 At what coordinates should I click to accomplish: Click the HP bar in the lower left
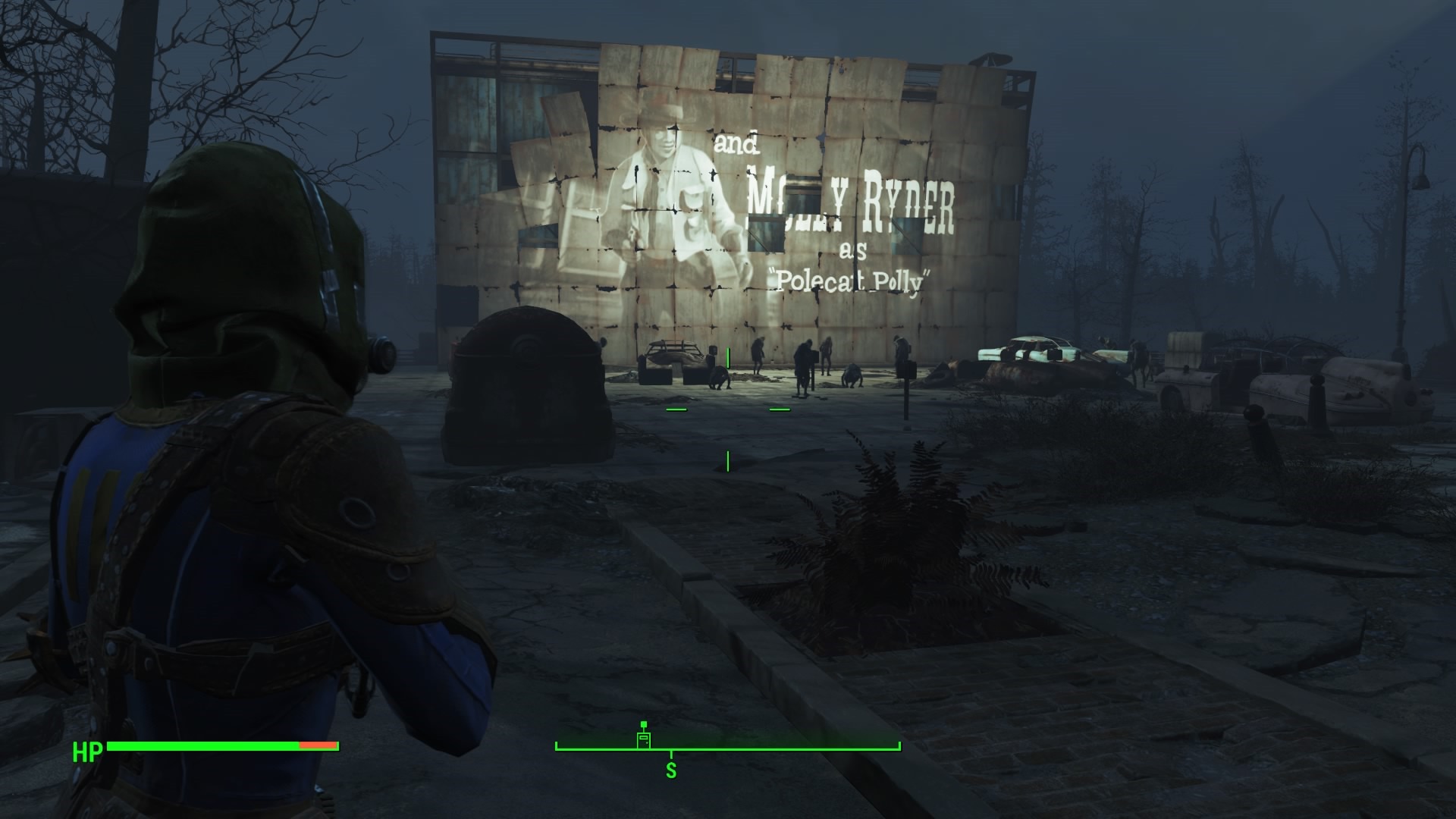click(220, 746)
